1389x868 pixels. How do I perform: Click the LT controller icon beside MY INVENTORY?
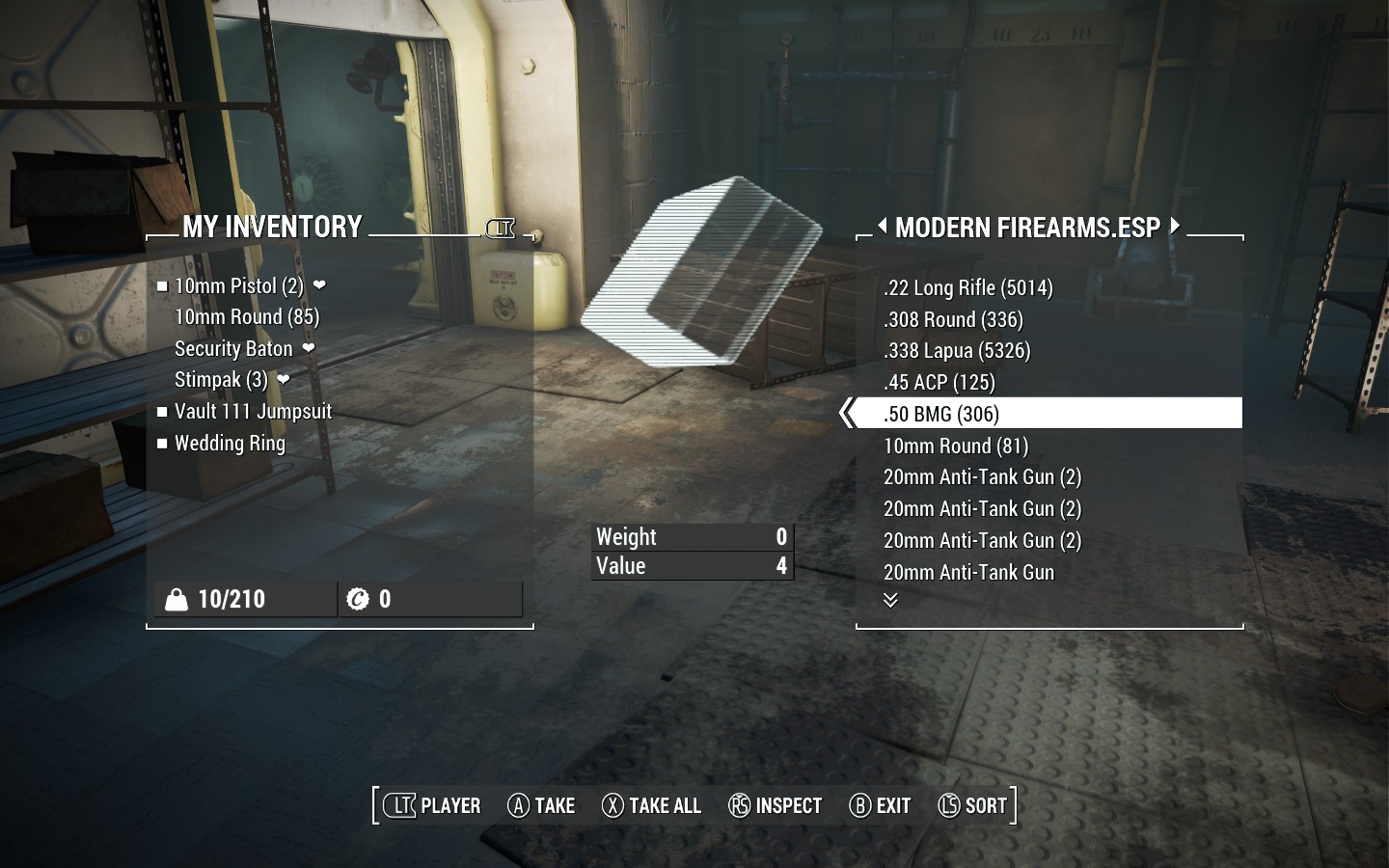(x=501, y=229)
